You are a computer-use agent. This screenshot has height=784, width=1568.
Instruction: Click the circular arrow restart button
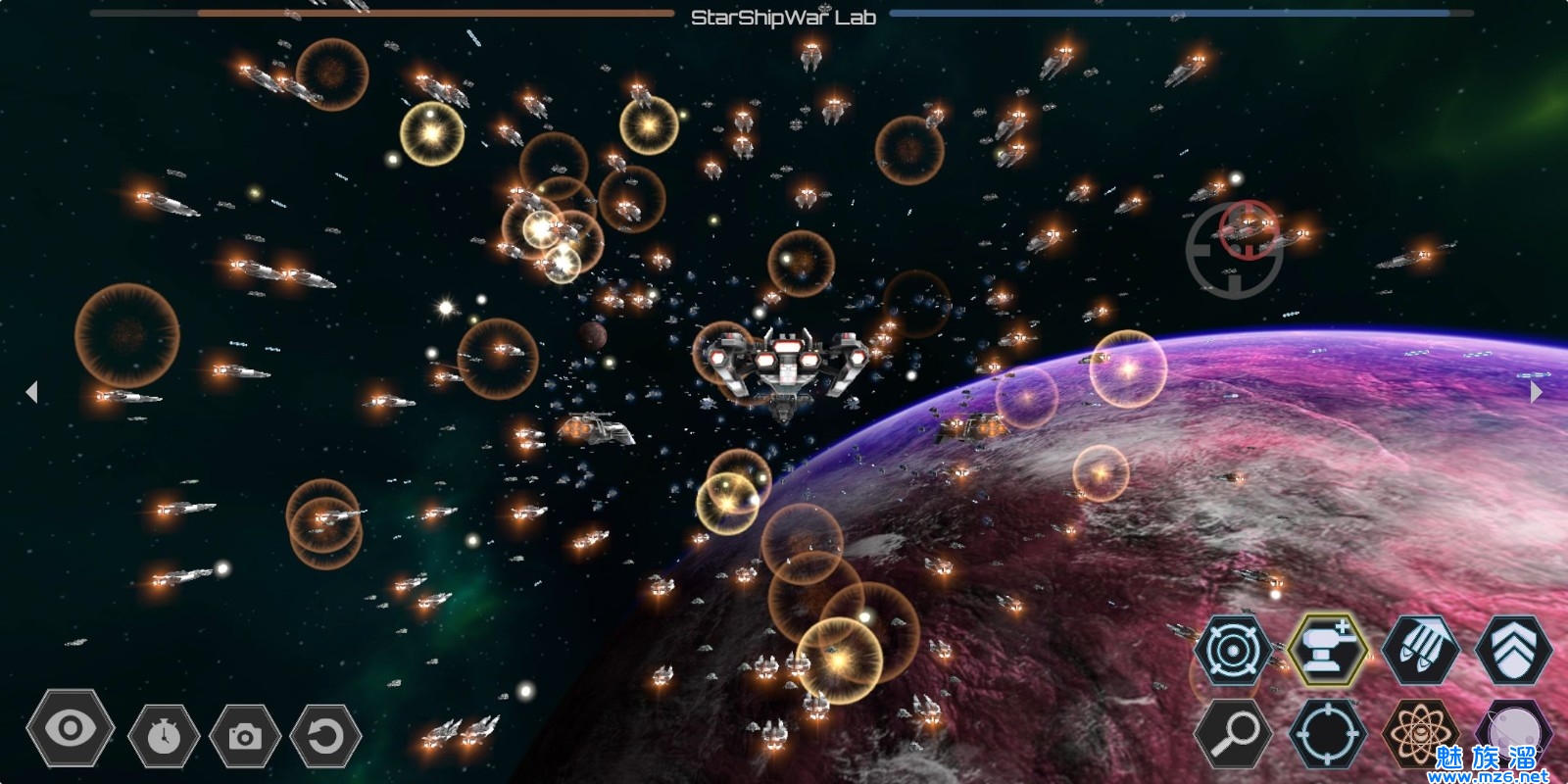point(326,734)
